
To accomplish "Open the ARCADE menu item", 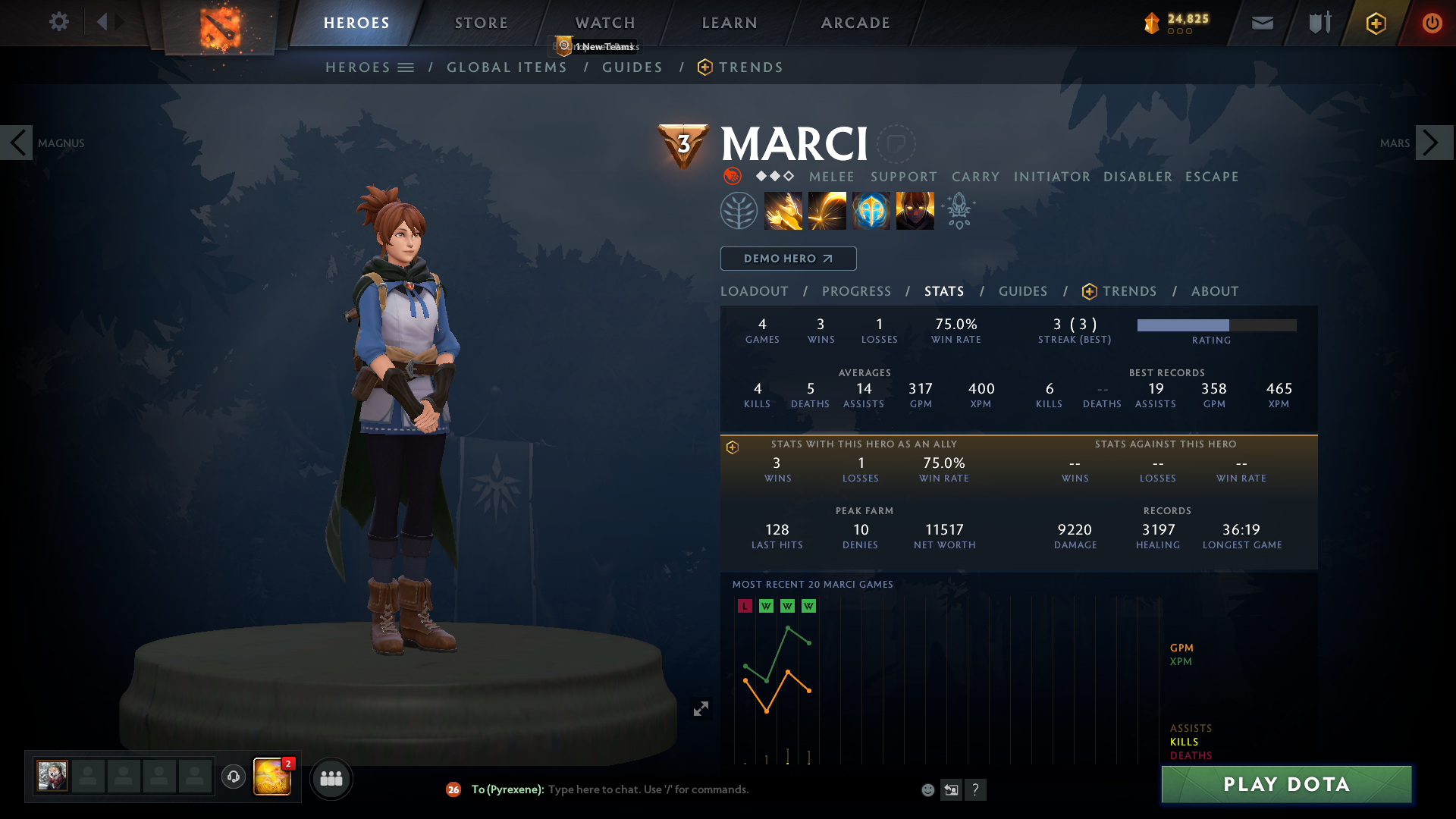I will tap(855, 22).
